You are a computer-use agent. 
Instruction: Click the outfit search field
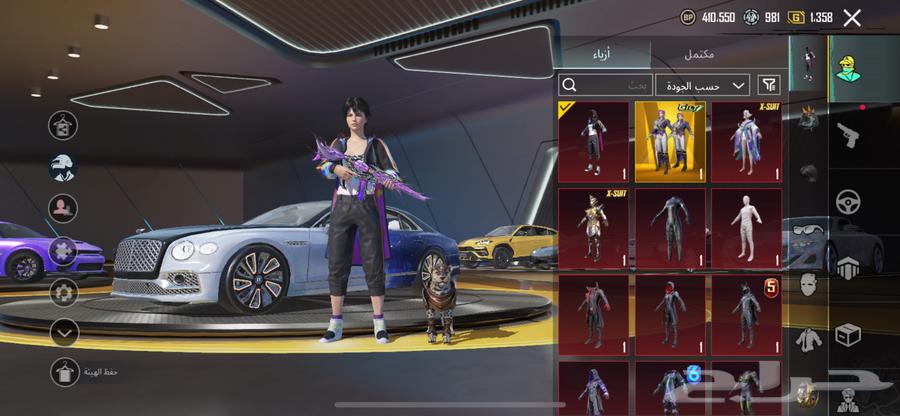click(x=606, y=85)
